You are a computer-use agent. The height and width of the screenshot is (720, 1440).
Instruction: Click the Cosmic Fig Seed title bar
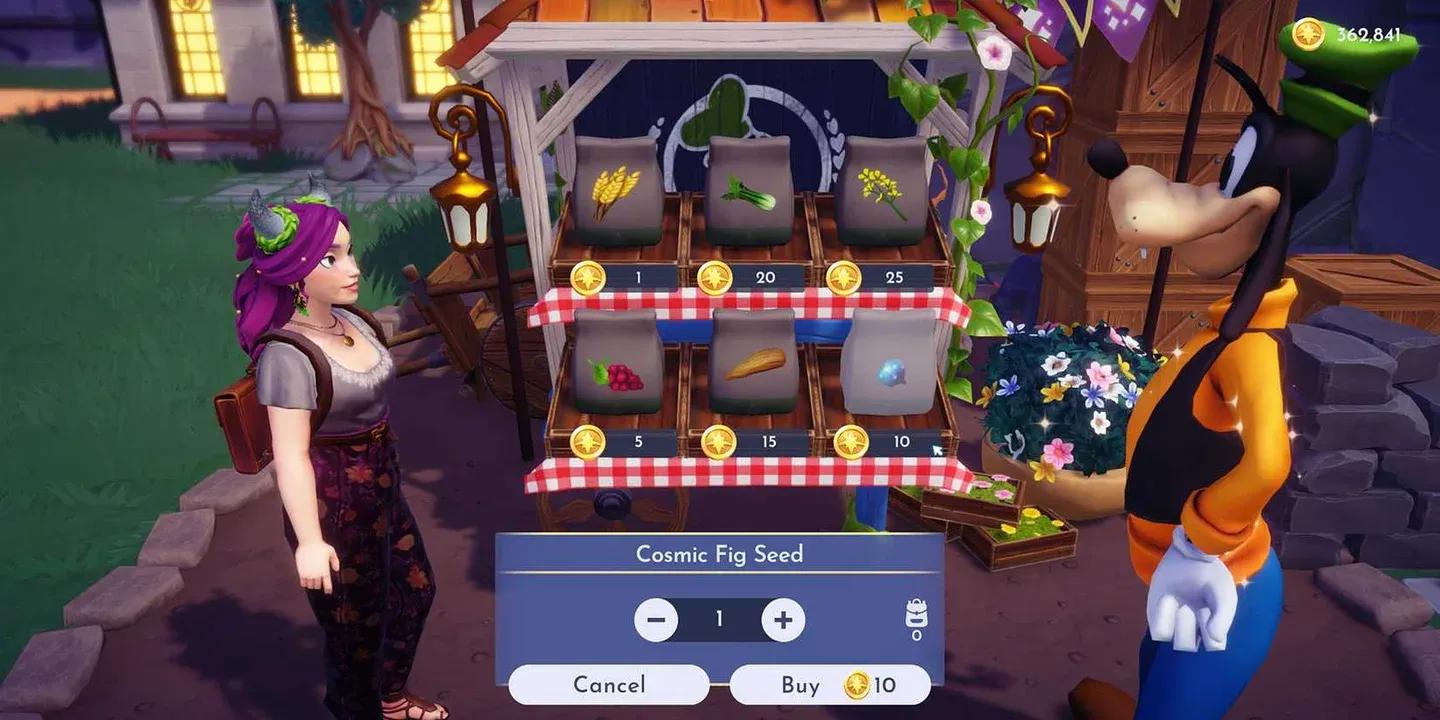(x=719, y=554)
